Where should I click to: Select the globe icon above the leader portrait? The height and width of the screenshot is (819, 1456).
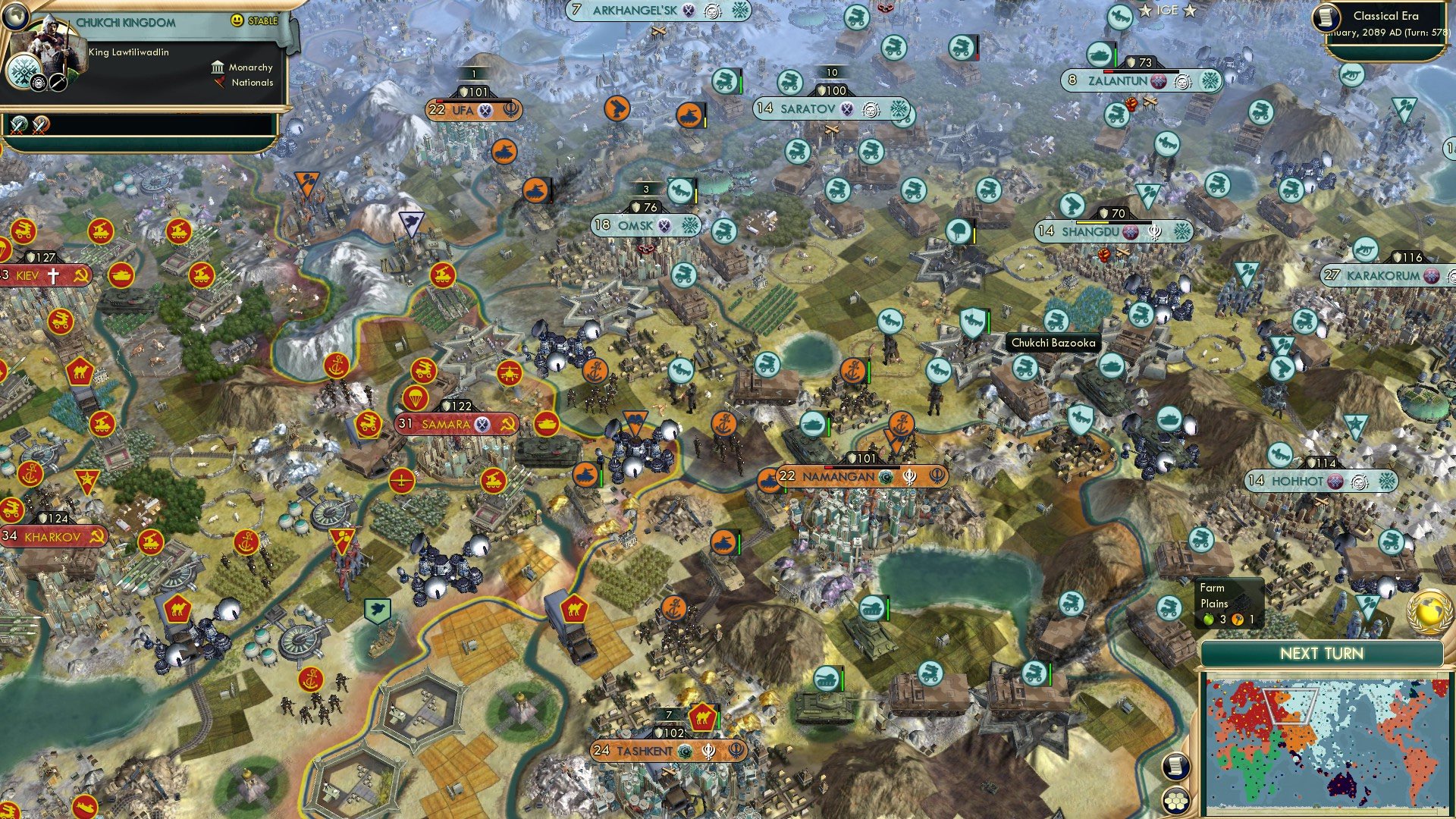[17, 16]
